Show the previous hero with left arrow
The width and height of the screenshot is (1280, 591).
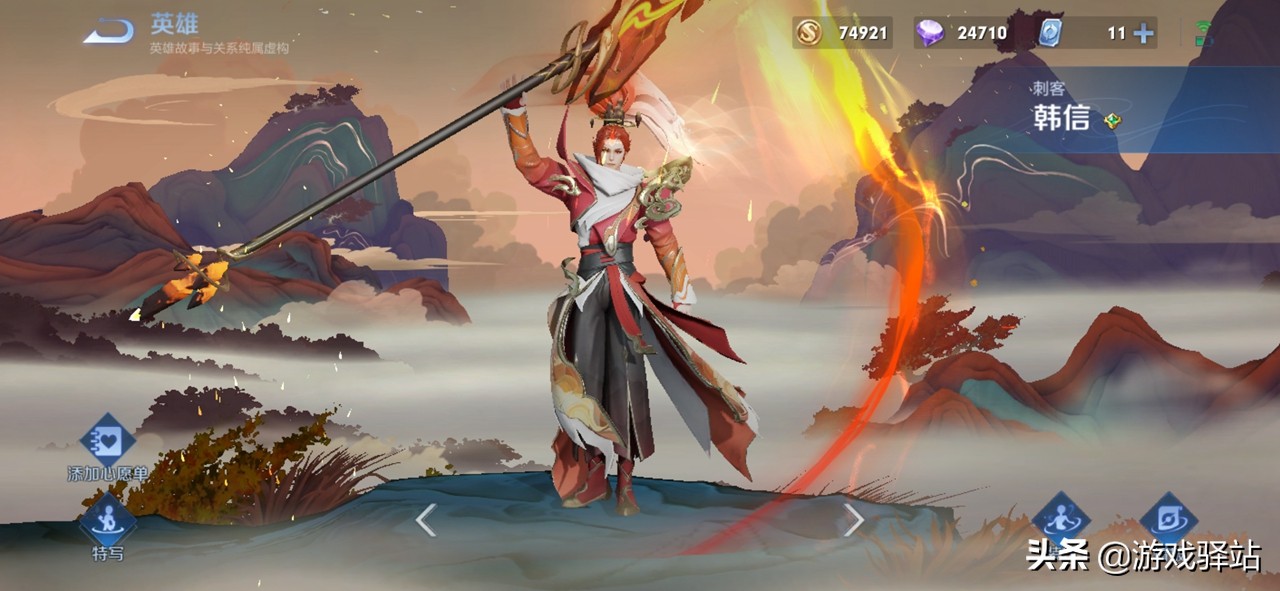[426, 520]
